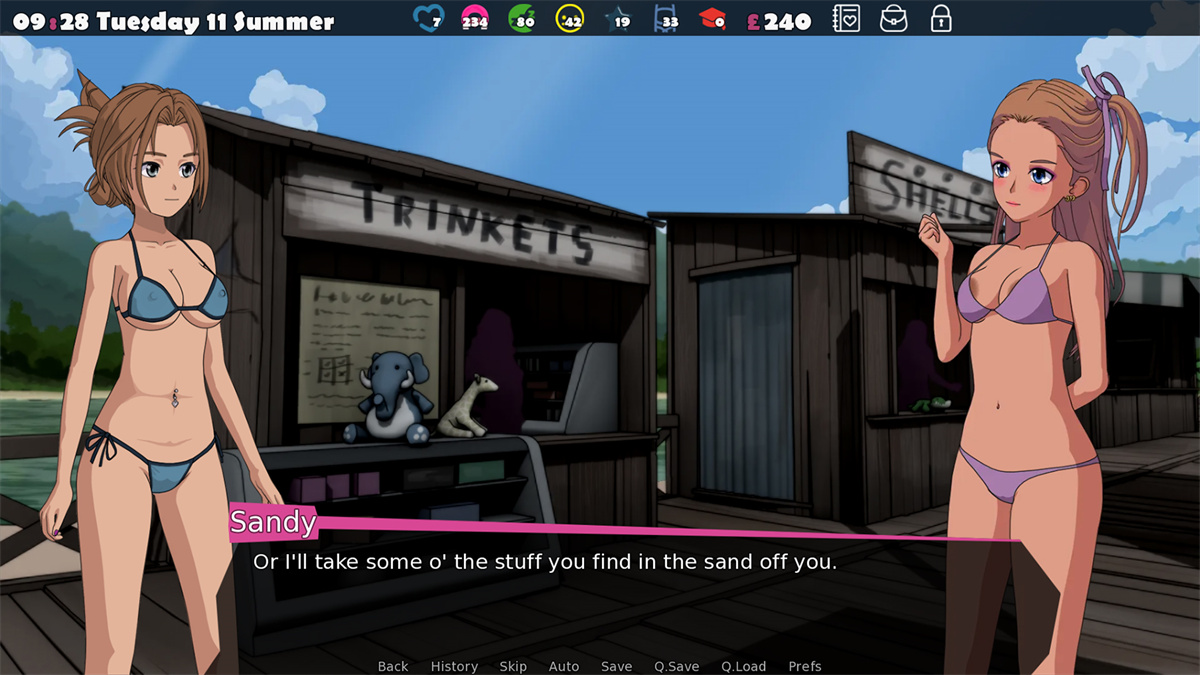
Task: Open the handbag inventory icon
Action: [x=893, y=18]
